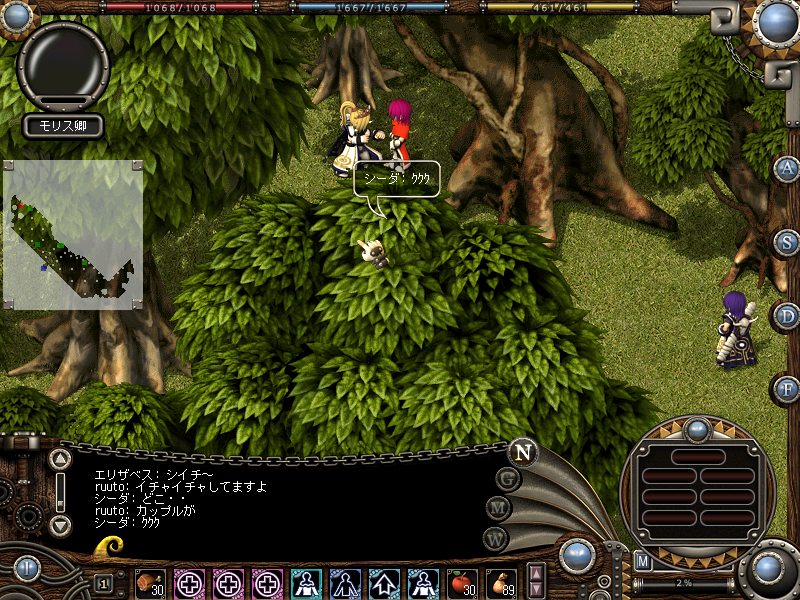Click the blue orb with vertical bar
The height and width of the screenshot is (600, 800).
(x=25, y=569)
